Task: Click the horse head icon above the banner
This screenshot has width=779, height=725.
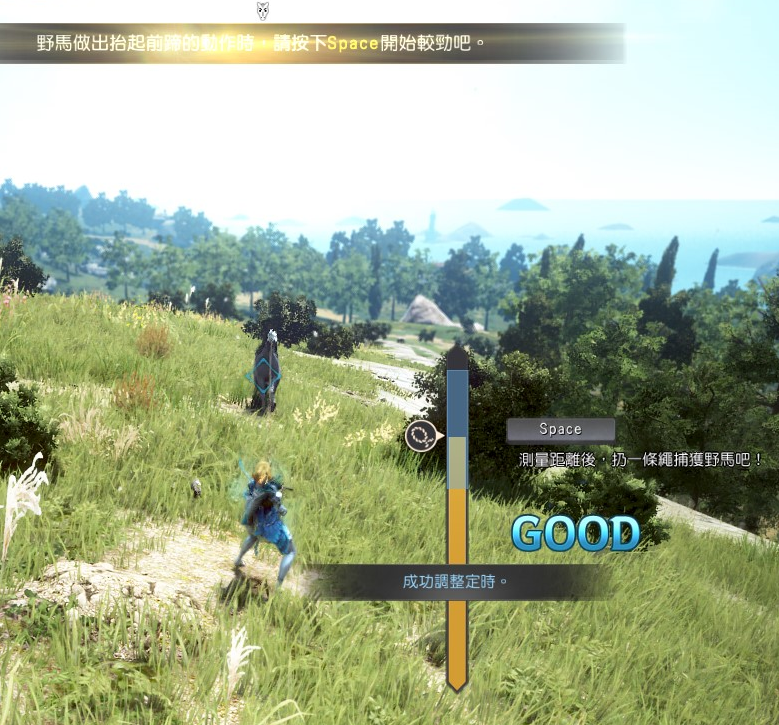Action: tap(263, 11)
